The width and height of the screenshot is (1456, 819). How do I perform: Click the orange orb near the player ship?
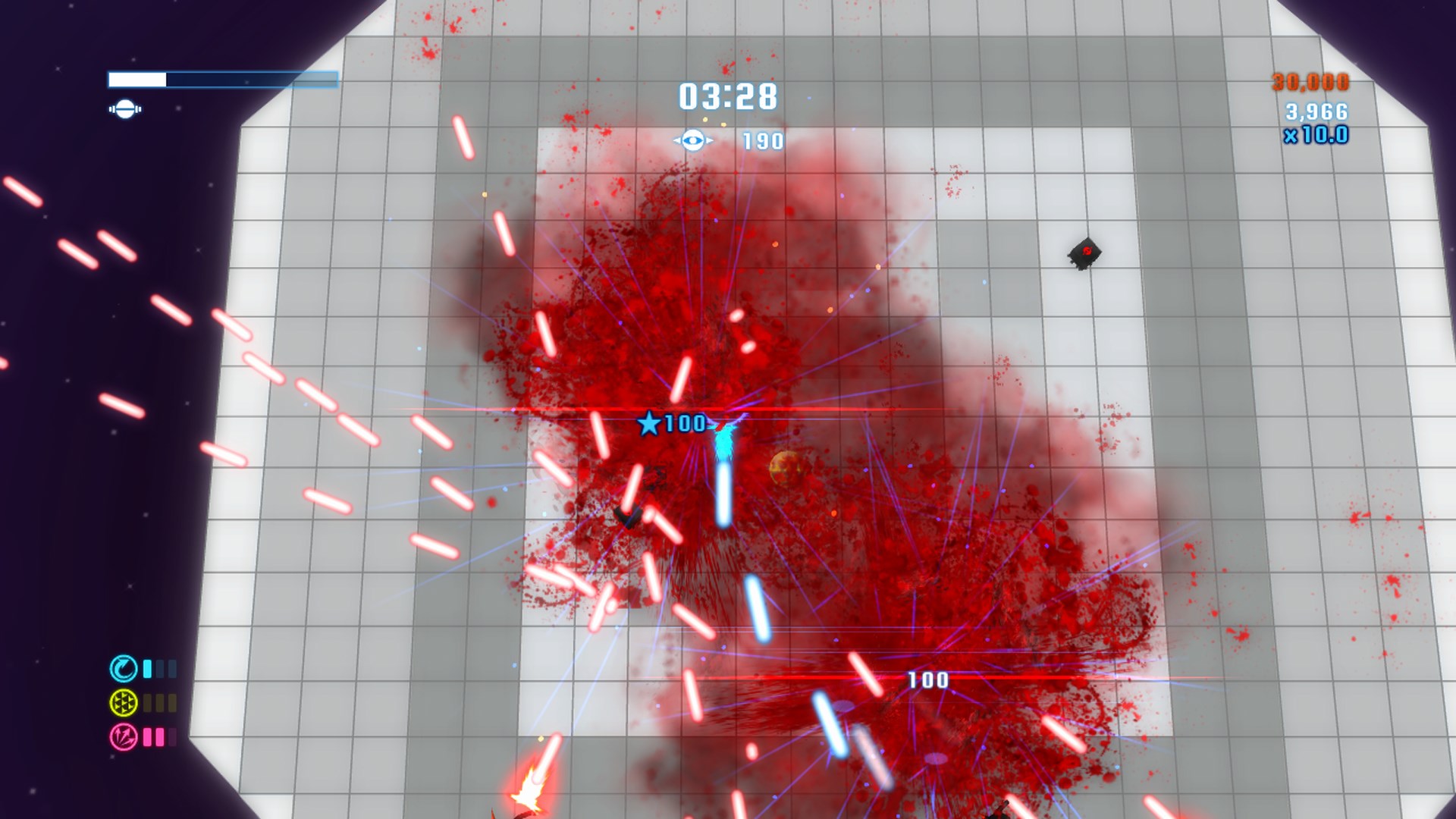pos(784,465)
